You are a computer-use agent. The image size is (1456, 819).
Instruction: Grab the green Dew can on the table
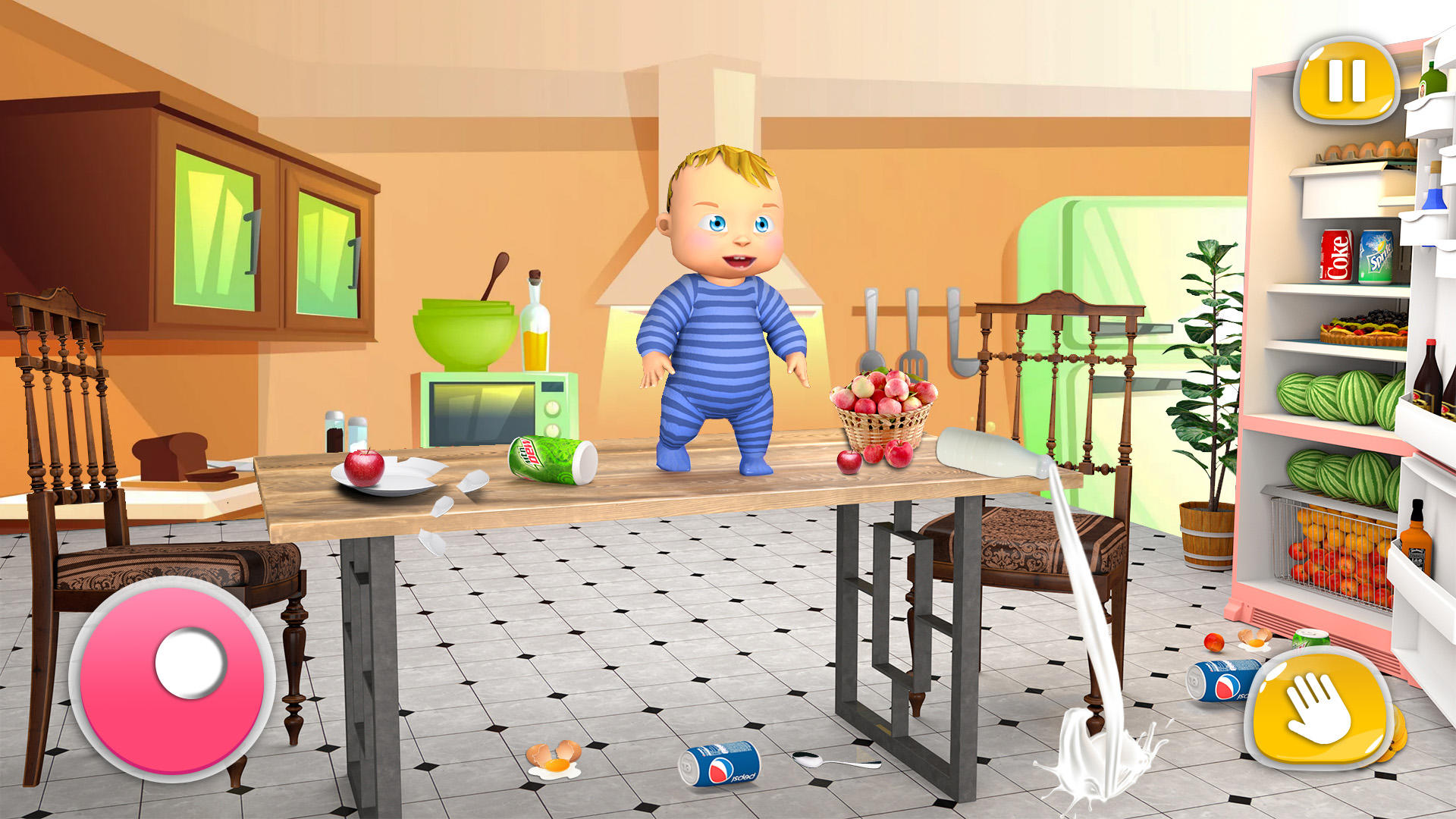tap(550, 455)
